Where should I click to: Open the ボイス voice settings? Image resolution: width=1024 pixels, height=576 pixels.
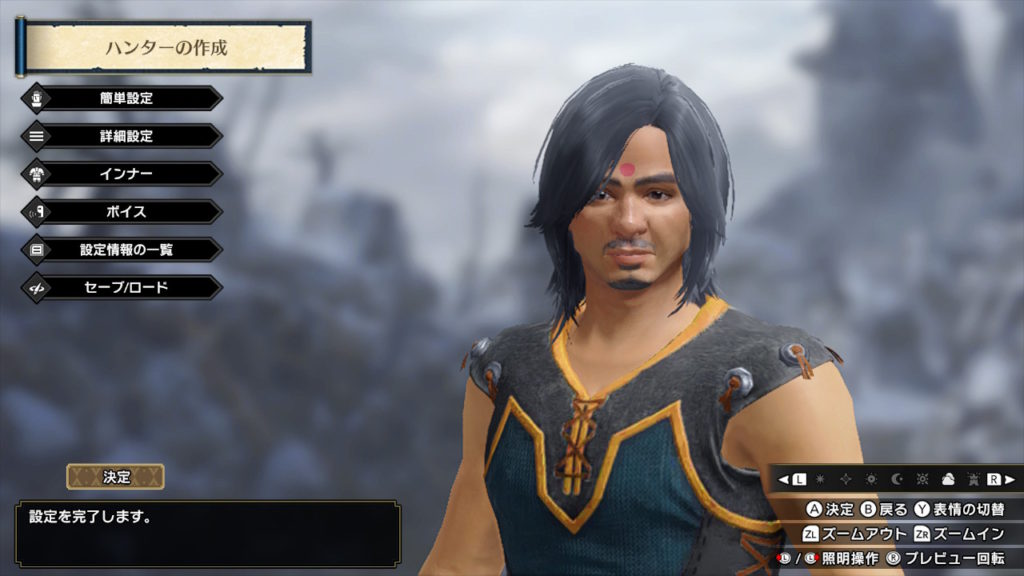point(125,212)
